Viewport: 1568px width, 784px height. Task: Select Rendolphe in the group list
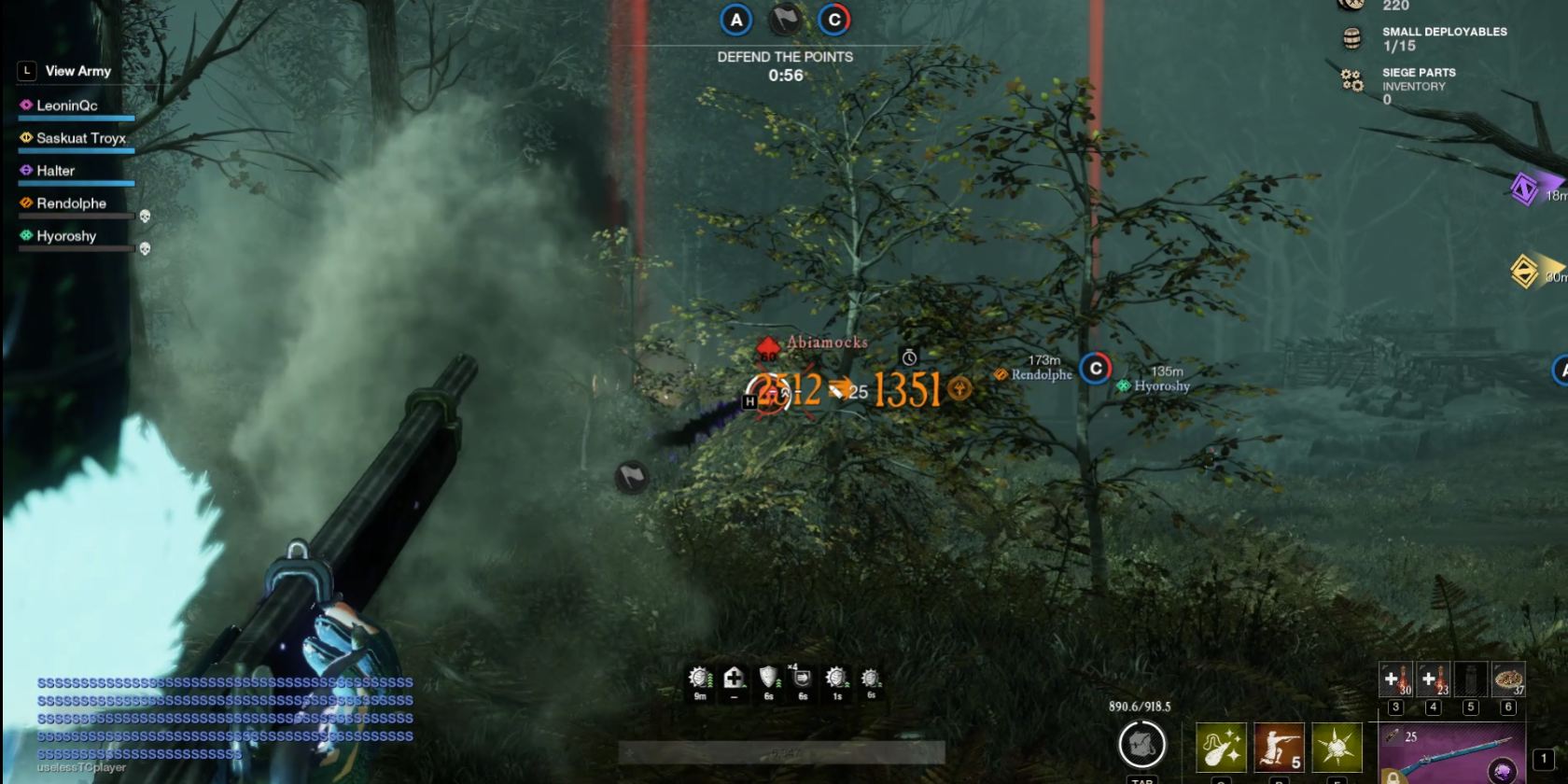coord(71,203)
